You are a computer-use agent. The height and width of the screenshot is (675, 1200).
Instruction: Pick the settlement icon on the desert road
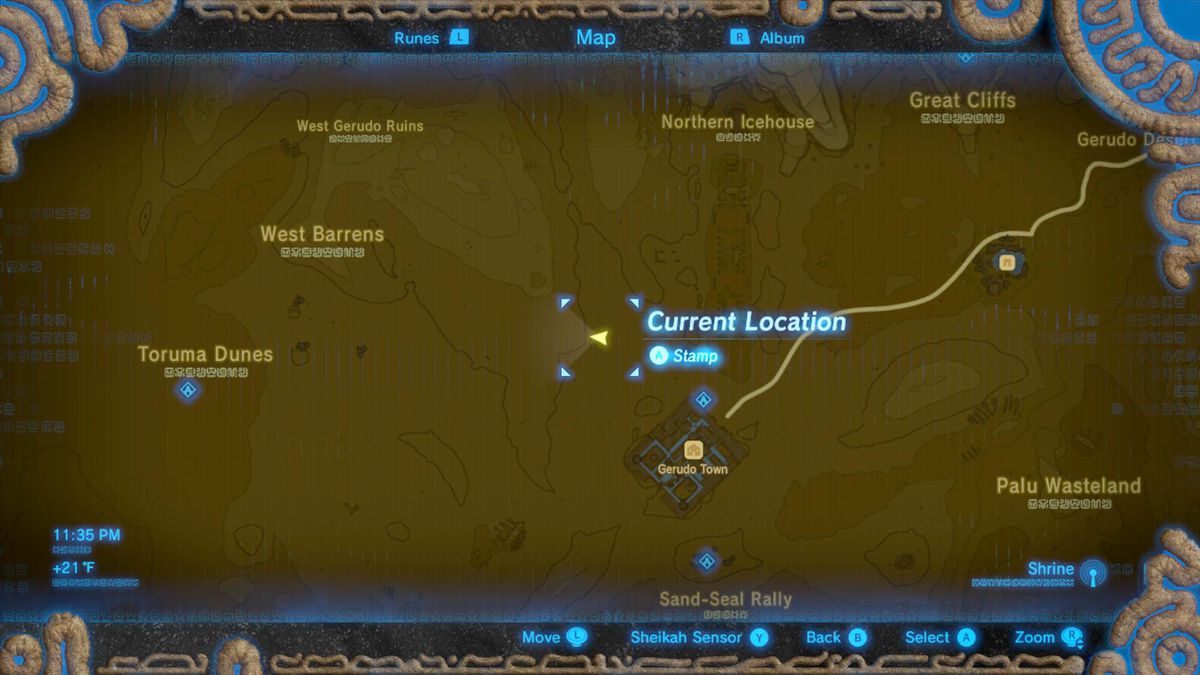click(1007, 262)
